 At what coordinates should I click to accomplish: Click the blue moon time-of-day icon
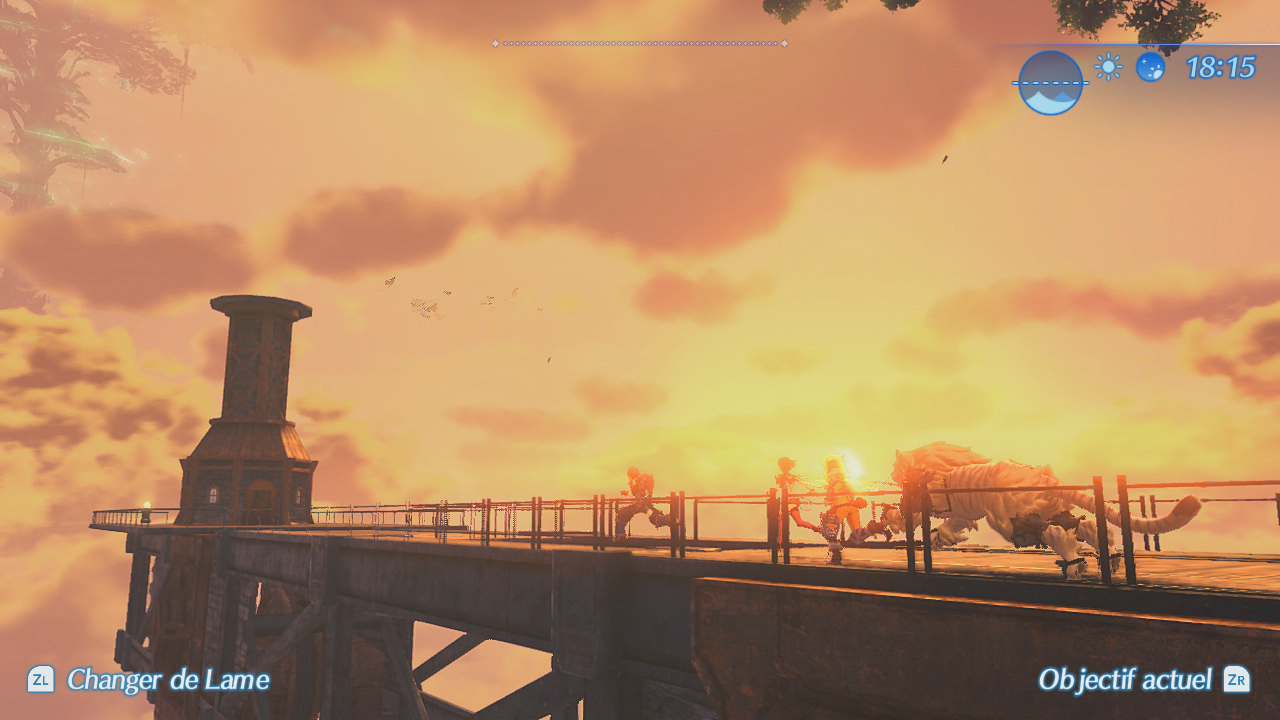point(1151,67)
